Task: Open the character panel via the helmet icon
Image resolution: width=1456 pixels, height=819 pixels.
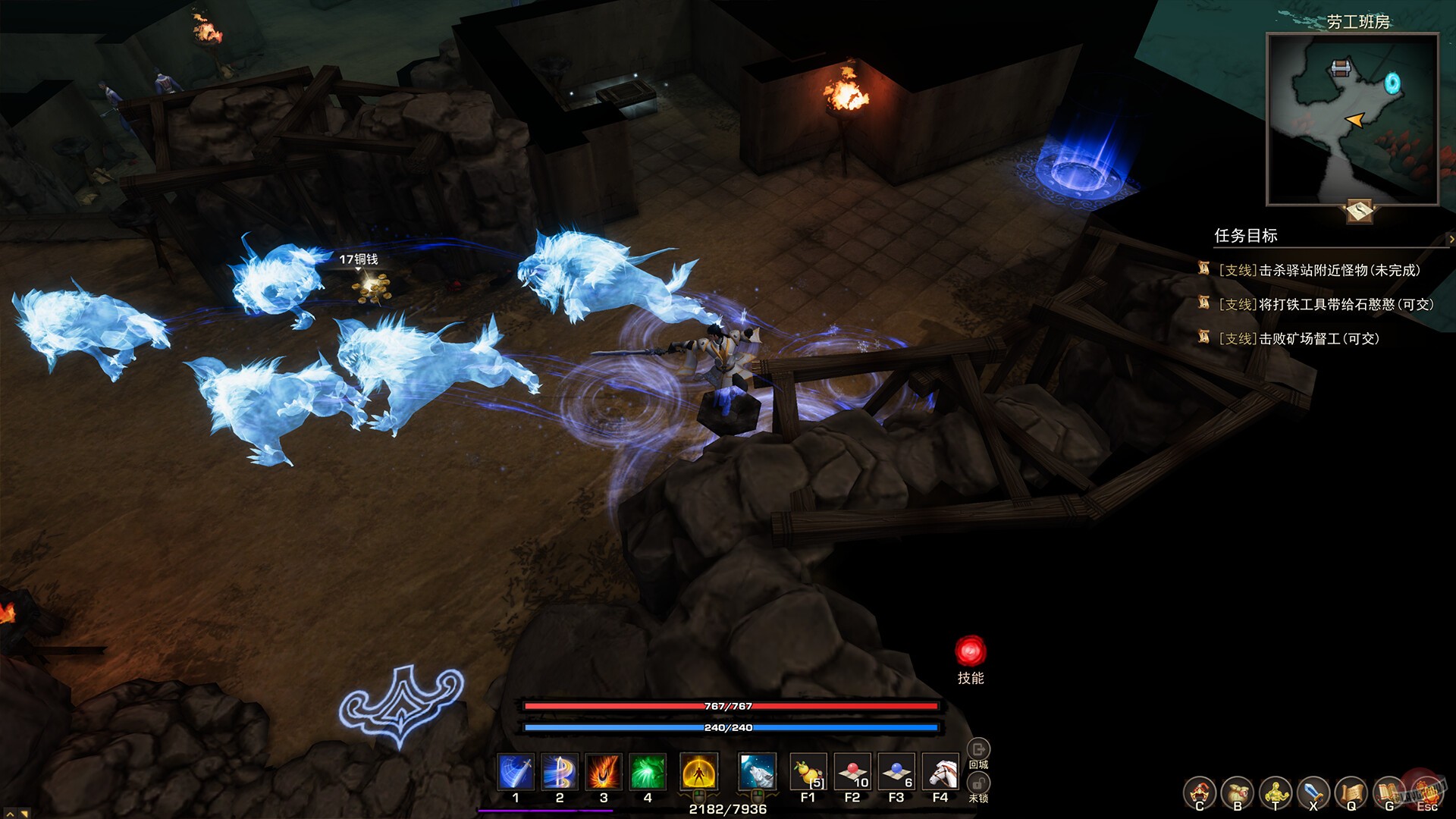Action: coord(1200,791)
